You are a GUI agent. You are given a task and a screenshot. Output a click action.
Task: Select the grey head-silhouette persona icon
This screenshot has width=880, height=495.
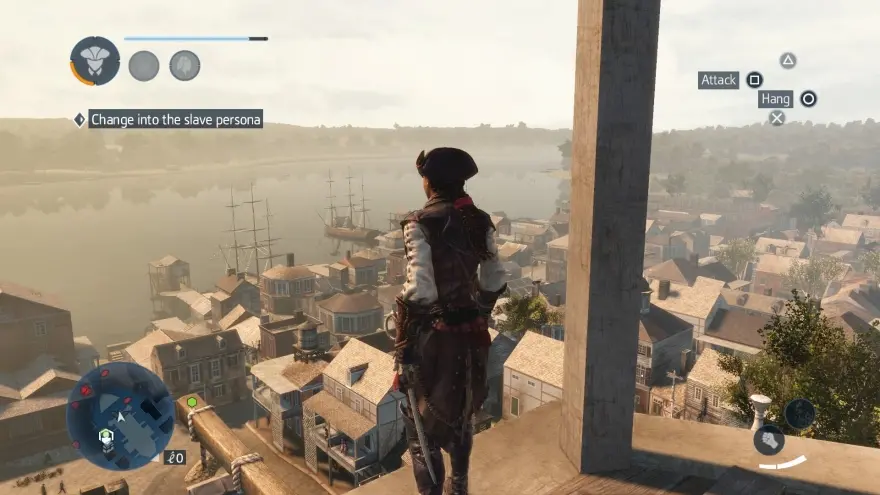point(184,66)
